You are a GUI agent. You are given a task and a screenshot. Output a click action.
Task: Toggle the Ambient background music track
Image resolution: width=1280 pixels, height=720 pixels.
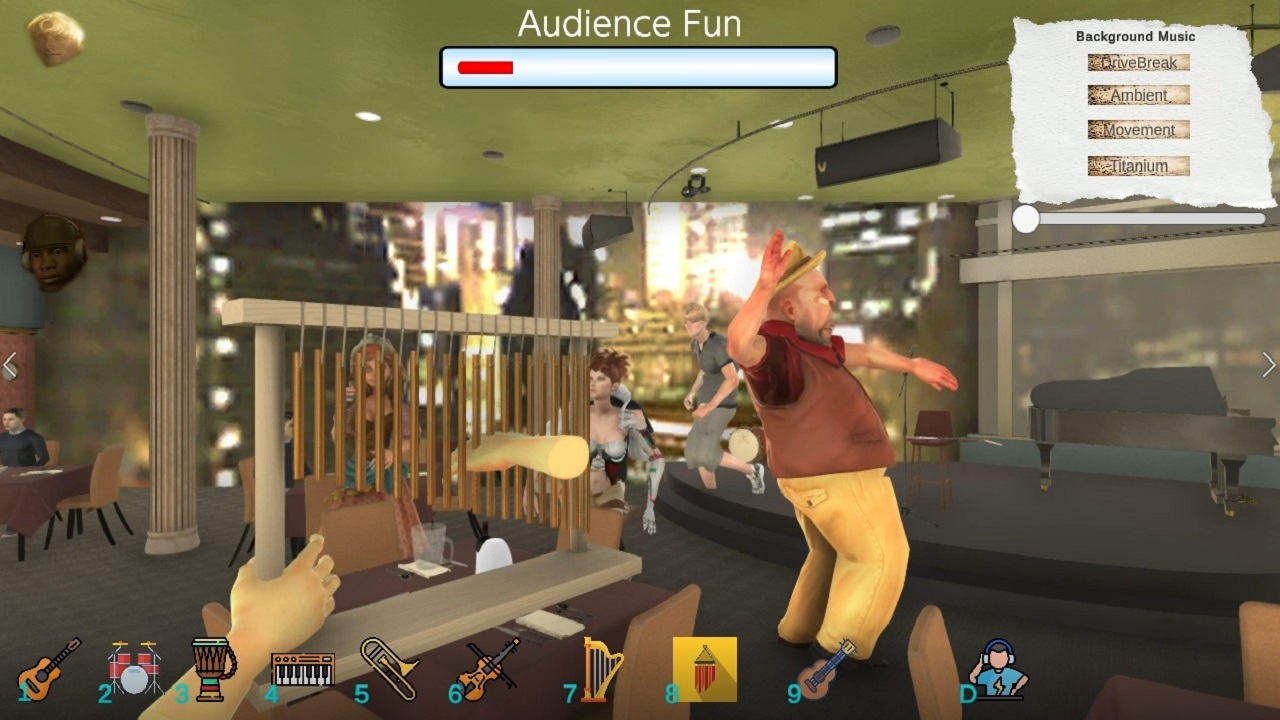[x=1138, y=95]
